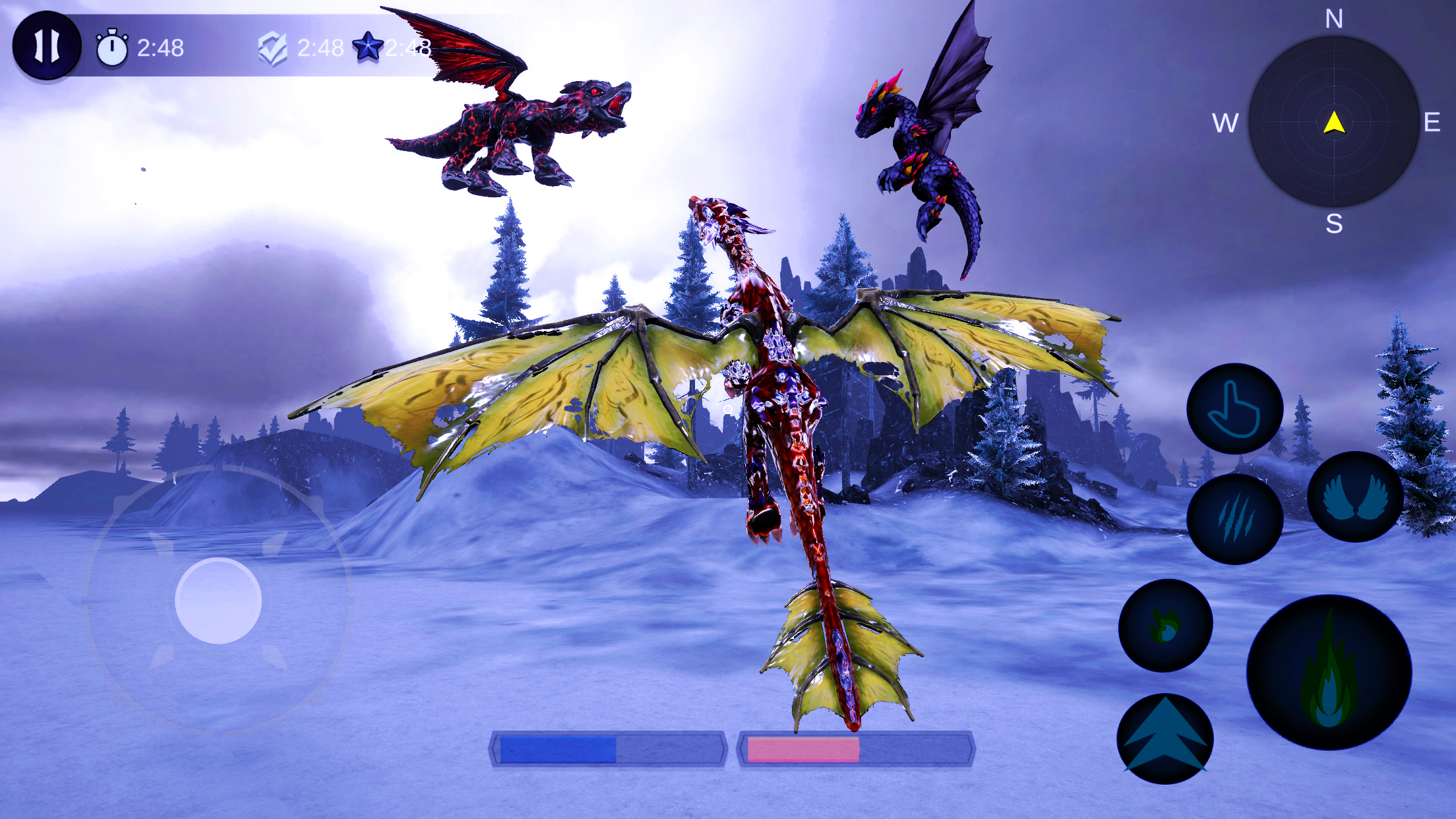1456x819 pixels.
Task: Unleash the large flame breath attack
Action: [x=1329, y=673]
